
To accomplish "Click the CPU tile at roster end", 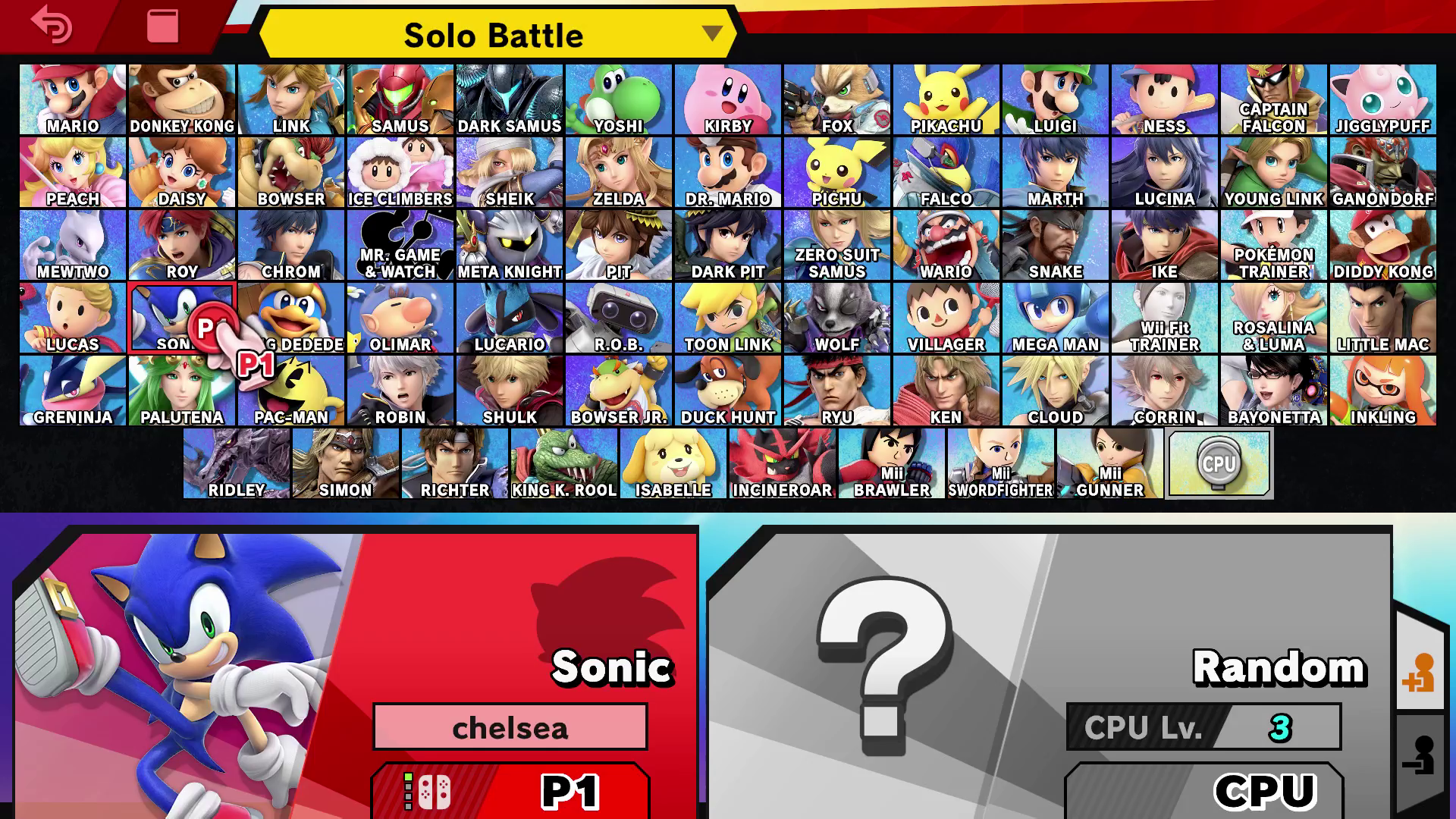I will coord(1219,463).
